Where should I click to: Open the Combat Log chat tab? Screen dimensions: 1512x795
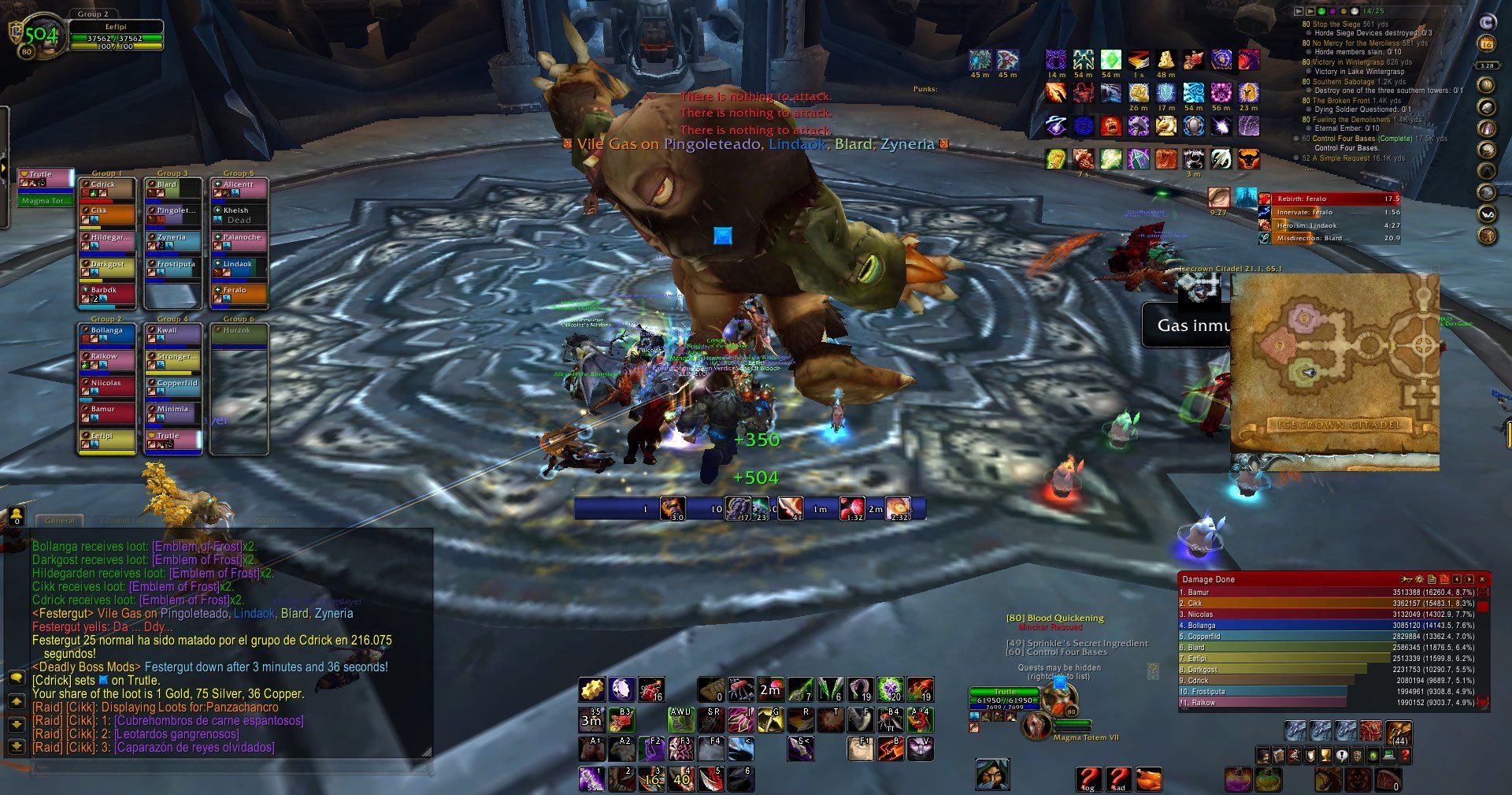point(123,520)
